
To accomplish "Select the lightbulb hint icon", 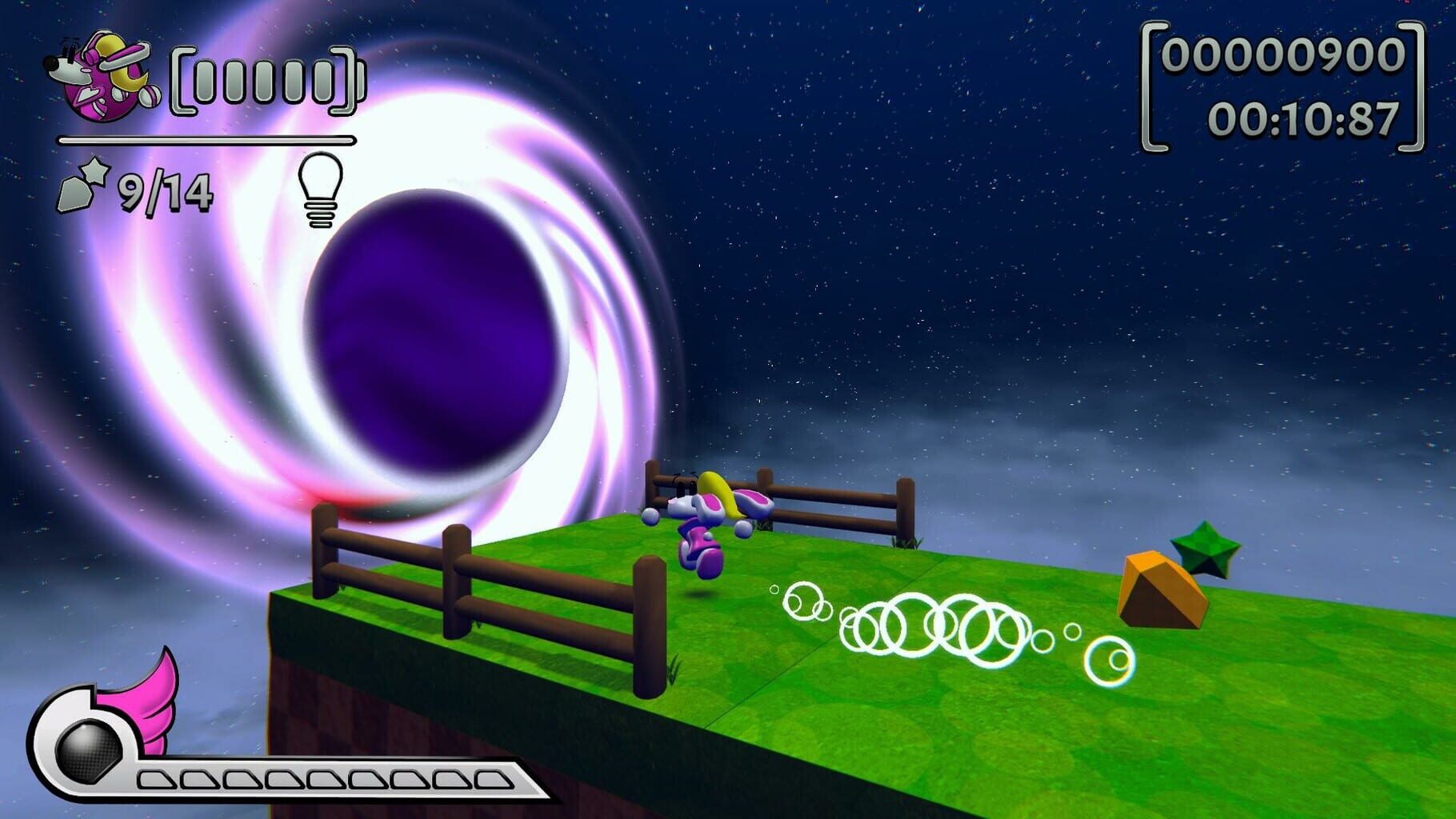I will coord(320,188).
